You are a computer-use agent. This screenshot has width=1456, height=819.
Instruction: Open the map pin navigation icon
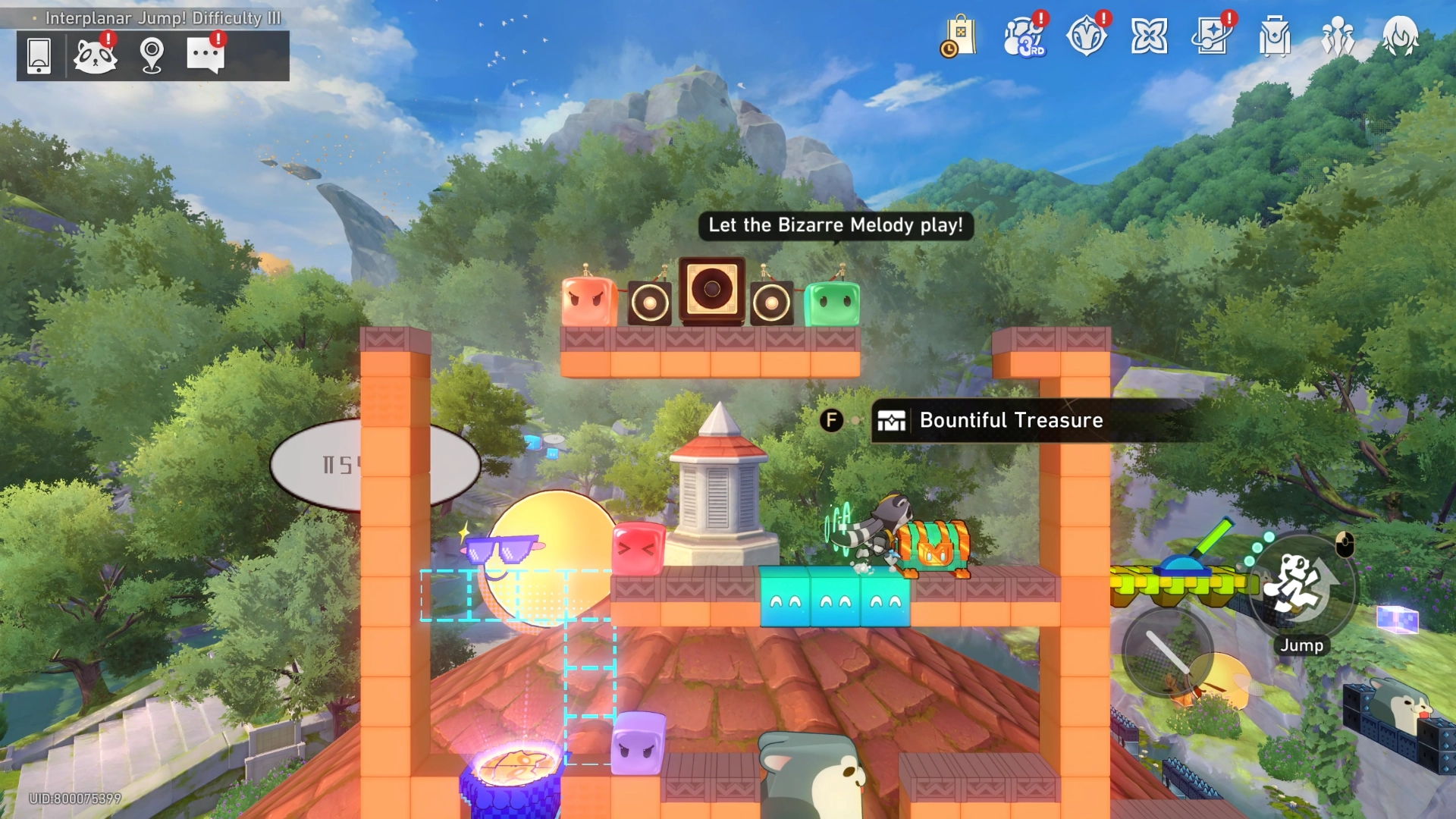coord(153,53)
